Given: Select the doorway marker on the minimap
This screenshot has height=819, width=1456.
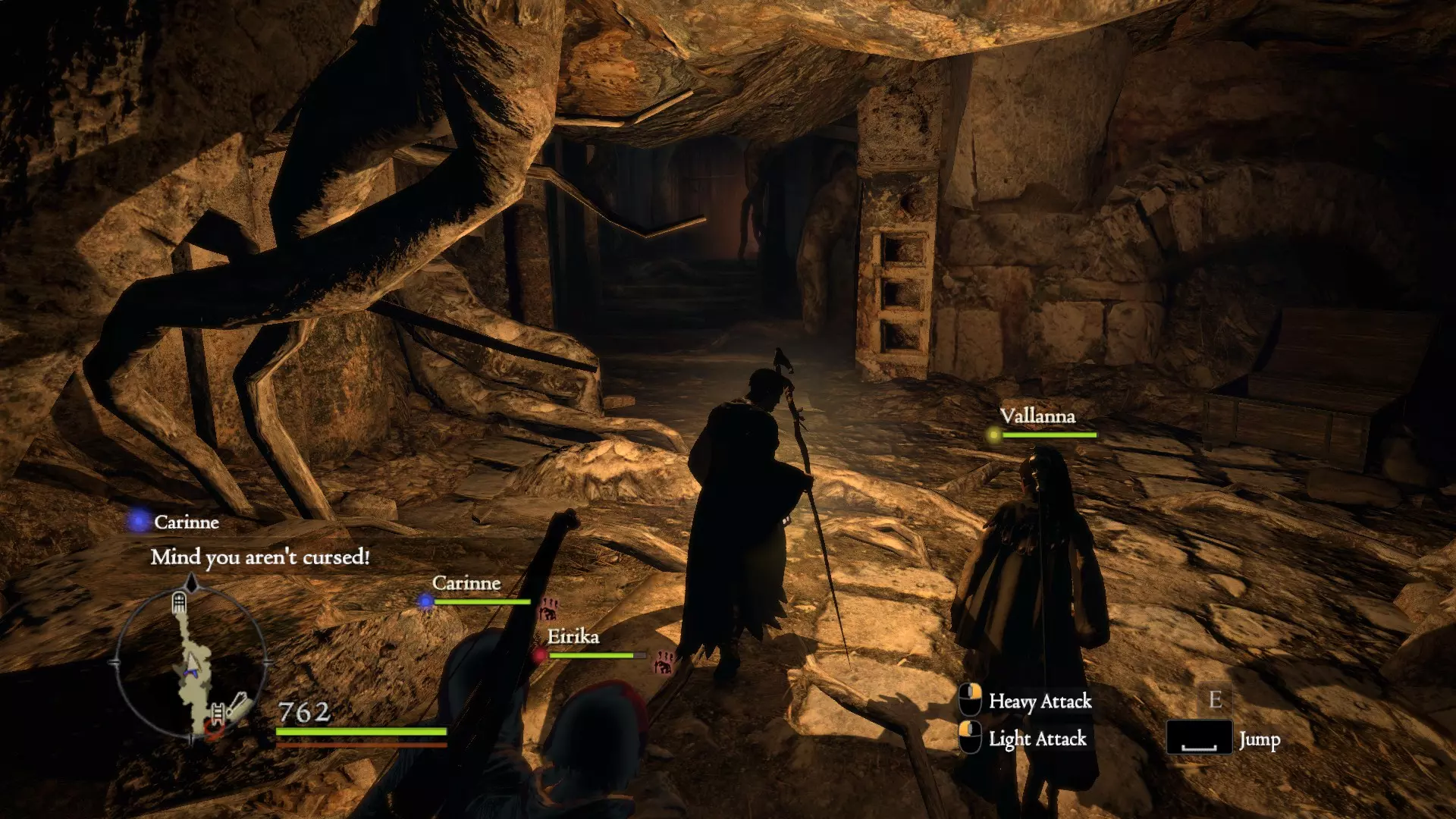Looking at the screenshot, I should point(179,603).
